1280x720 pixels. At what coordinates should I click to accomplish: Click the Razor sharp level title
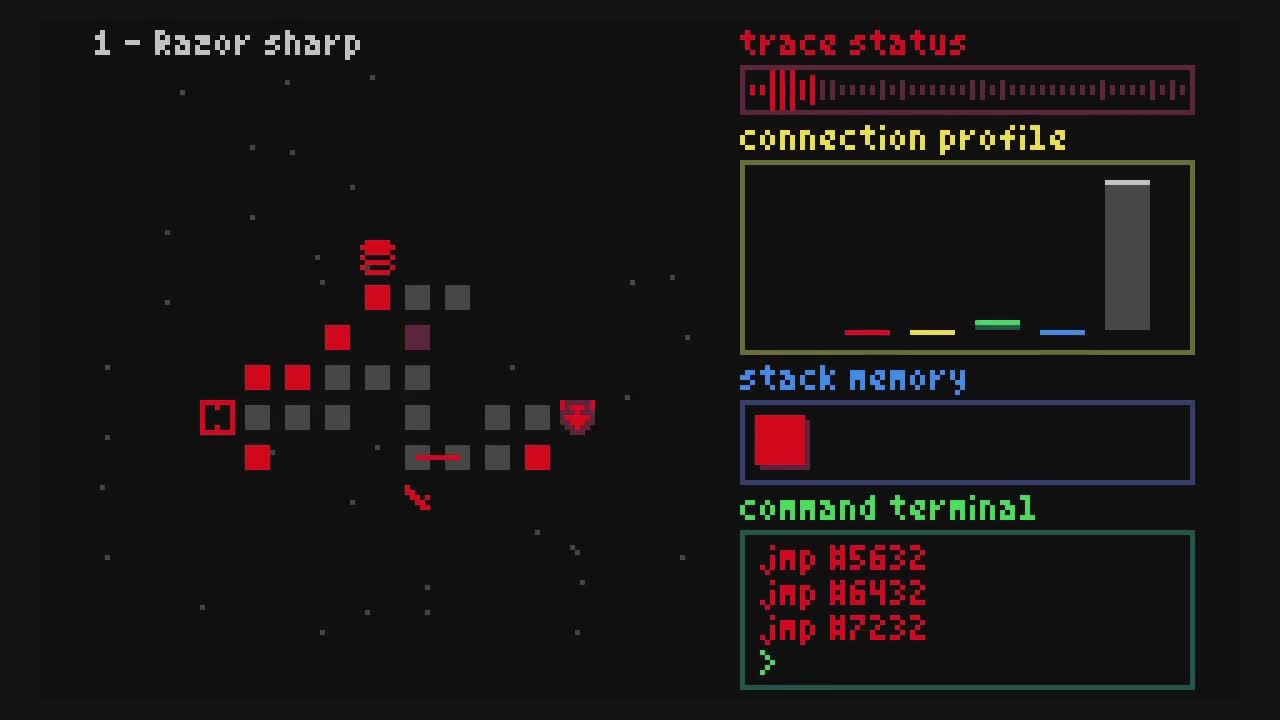[x=227, y=43]
